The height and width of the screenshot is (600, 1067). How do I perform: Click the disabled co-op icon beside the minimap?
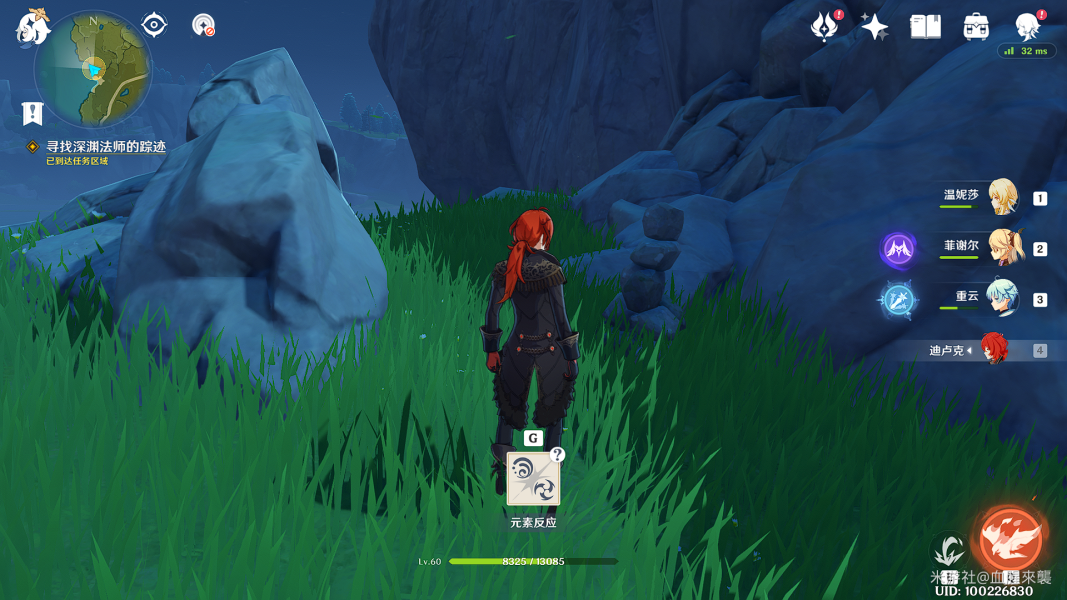point(203,25)
